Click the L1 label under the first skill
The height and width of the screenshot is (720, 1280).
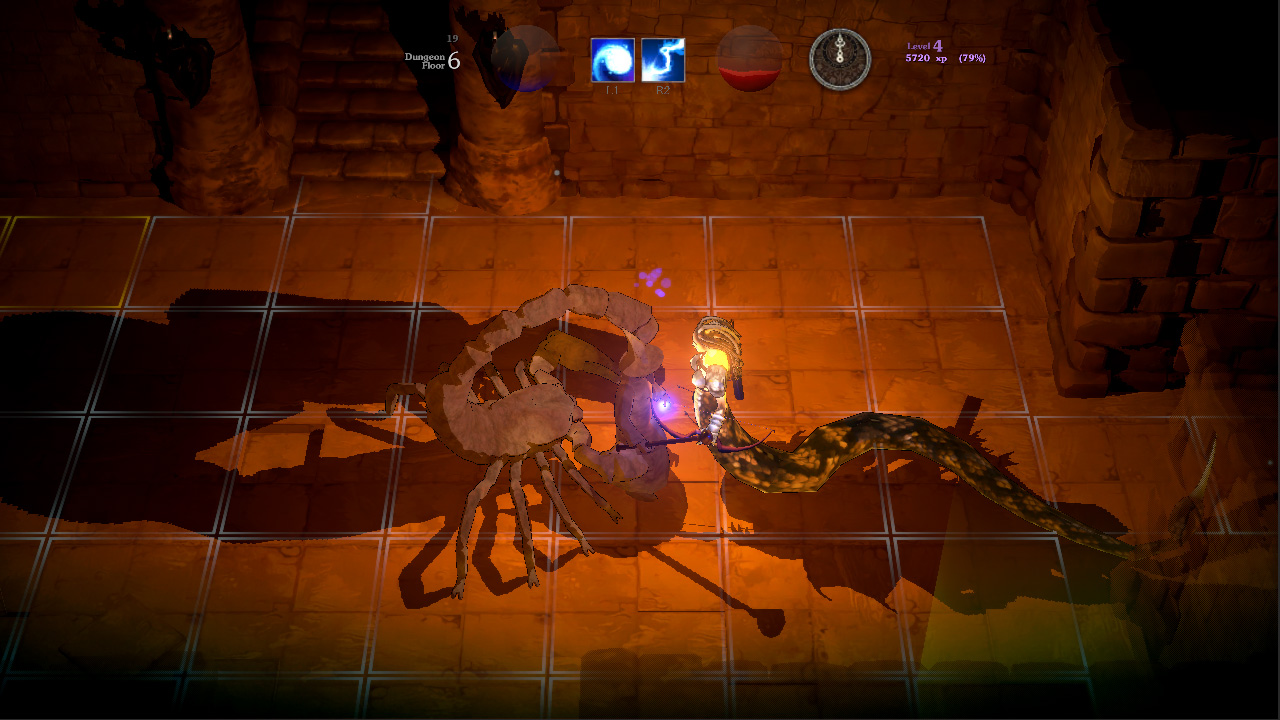[611, 90]
